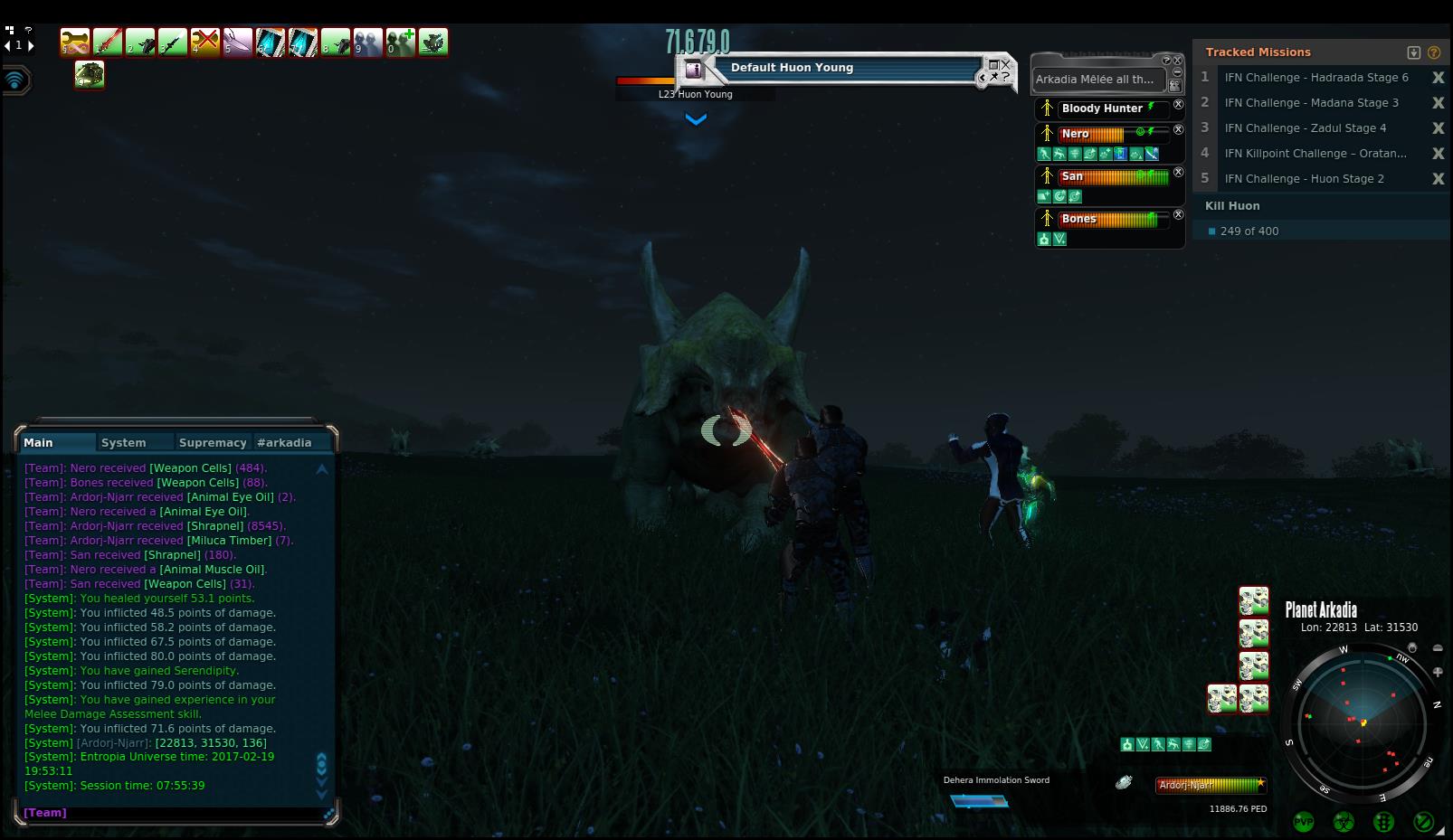
Task: Remove Bones from the team list
Action: tap(1178, 215)
